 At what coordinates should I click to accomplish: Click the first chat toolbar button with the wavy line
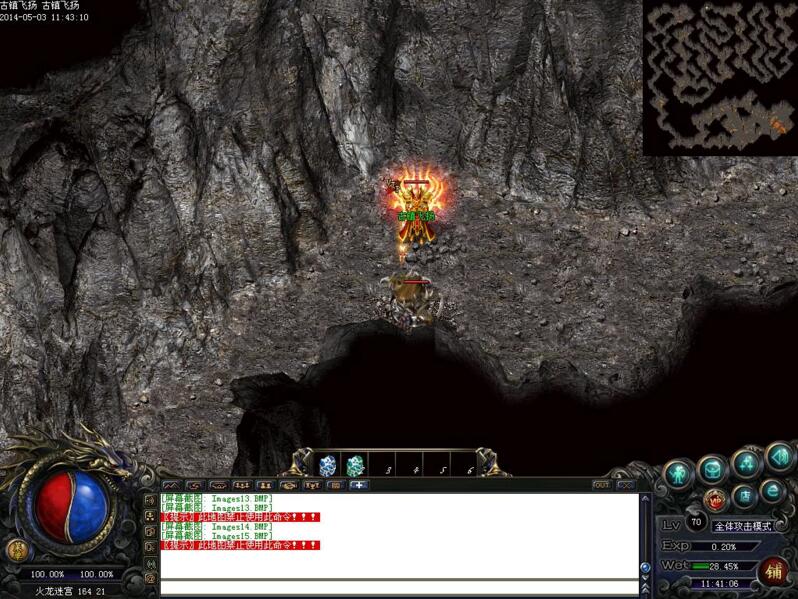click(170, 485)
